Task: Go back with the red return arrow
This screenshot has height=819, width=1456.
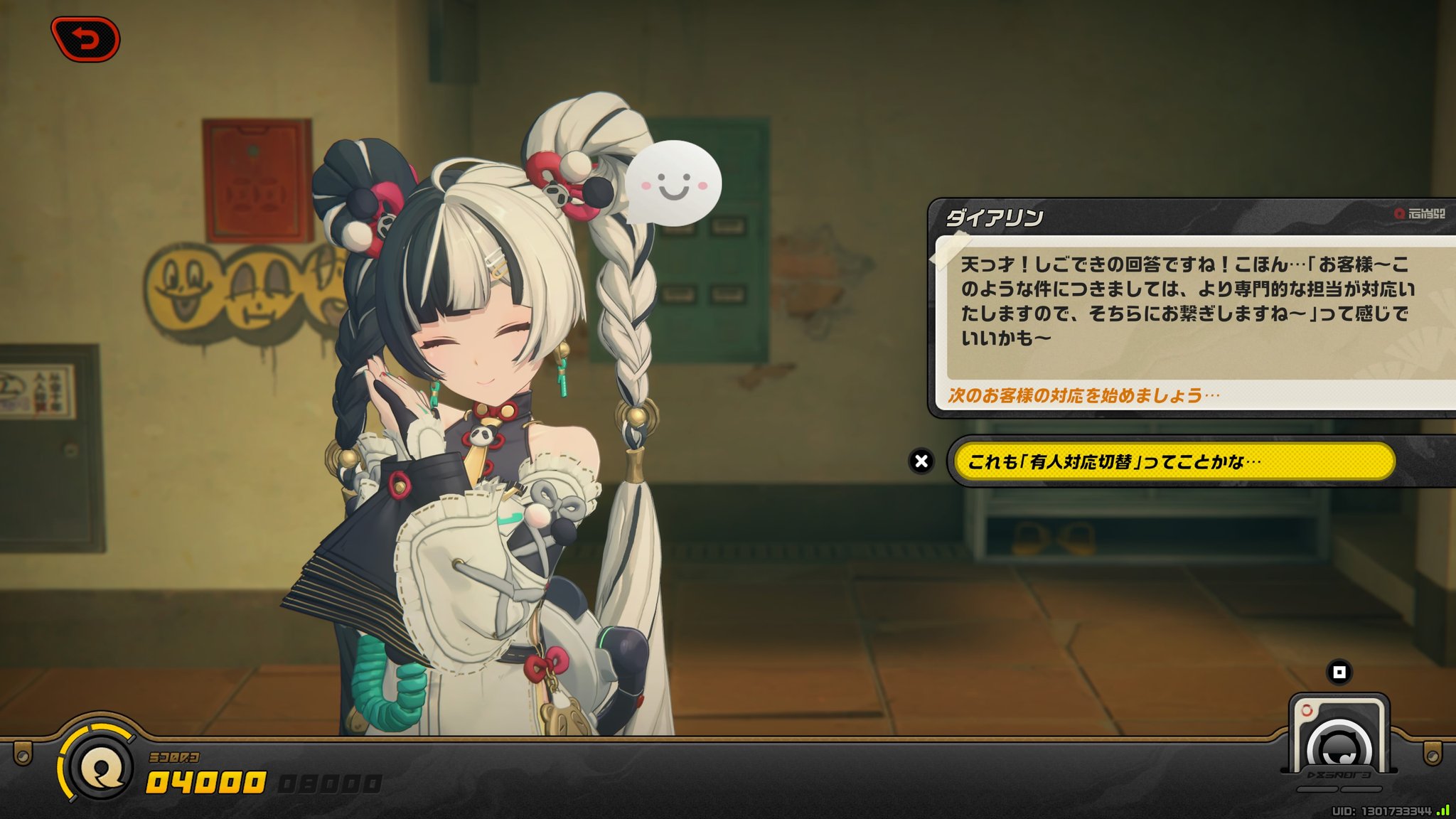Action: [x=85, y=39]
